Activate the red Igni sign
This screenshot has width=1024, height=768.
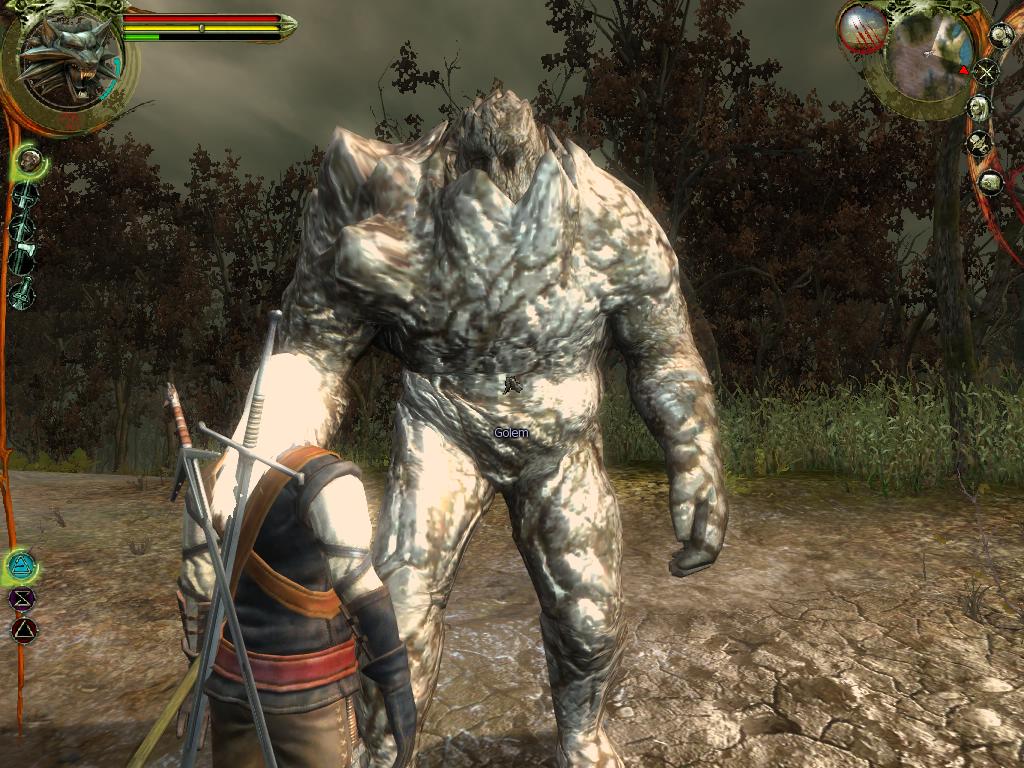click(x=23, y=630)
